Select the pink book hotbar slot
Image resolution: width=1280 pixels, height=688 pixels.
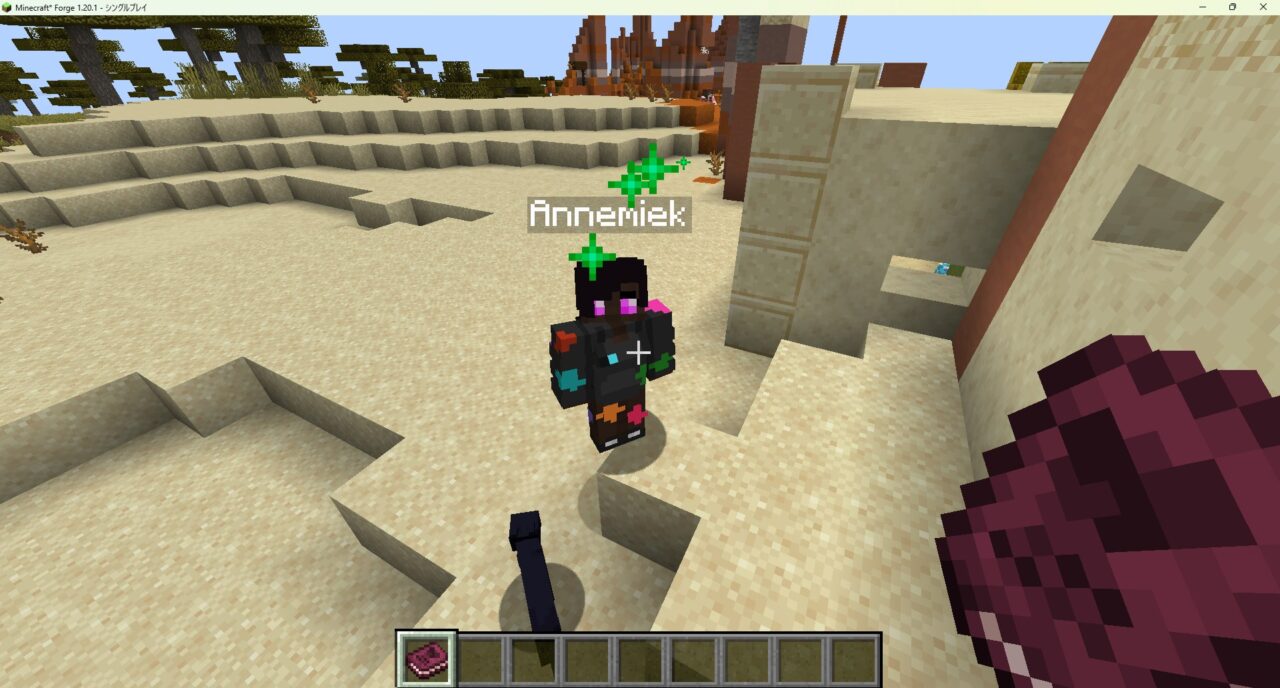click(x=427, y=659)
